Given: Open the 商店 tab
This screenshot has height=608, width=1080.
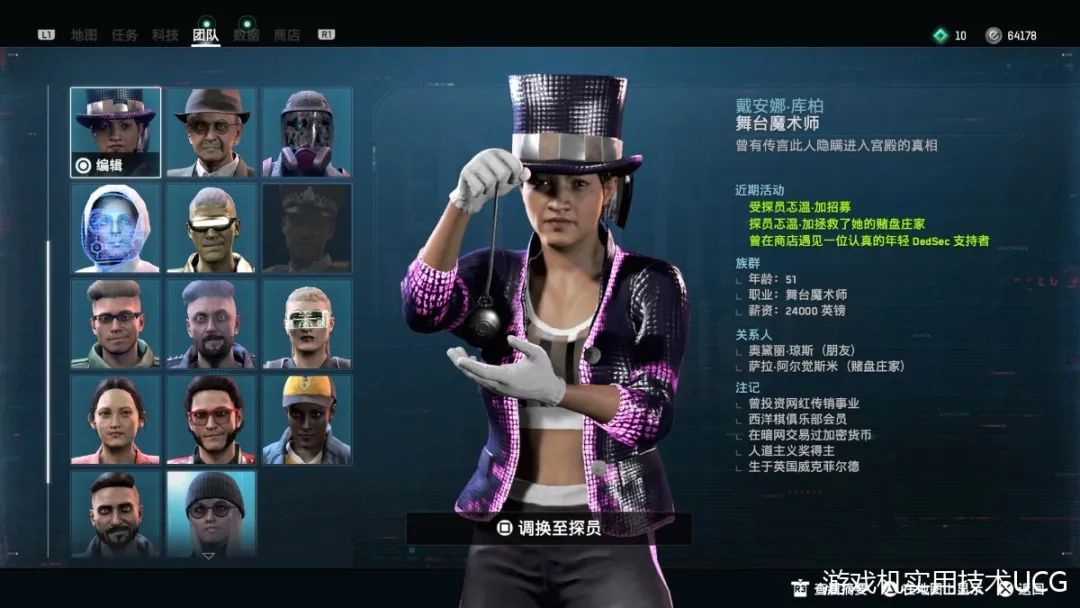Looking at the screenshot, I should (x=287, y=35).
